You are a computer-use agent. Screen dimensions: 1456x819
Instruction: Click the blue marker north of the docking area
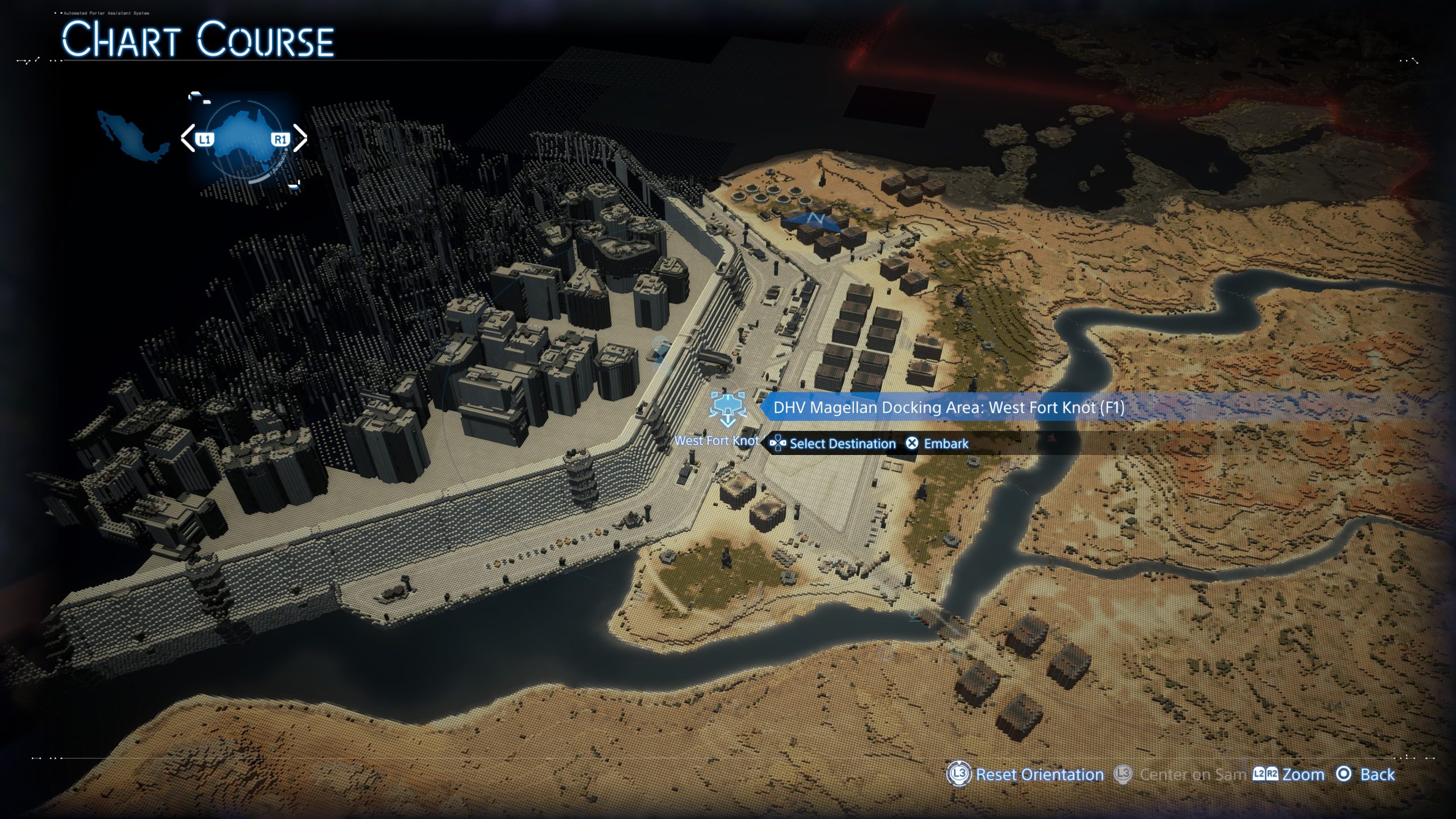click(813, 220)
